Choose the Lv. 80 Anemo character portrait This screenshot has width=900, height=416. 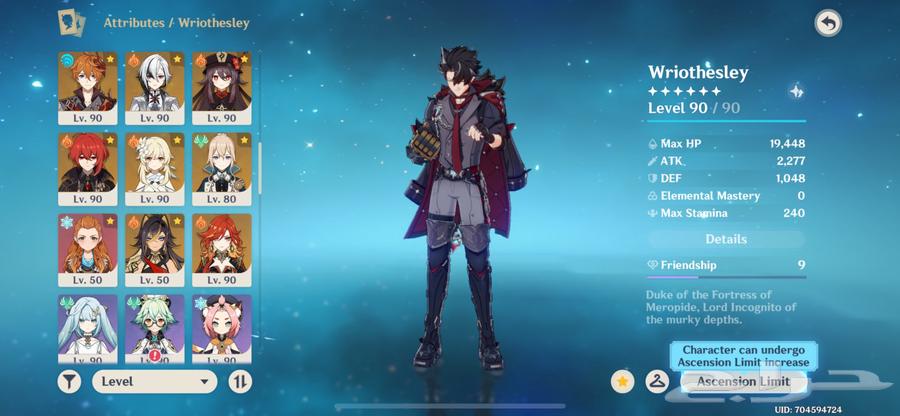222,169
